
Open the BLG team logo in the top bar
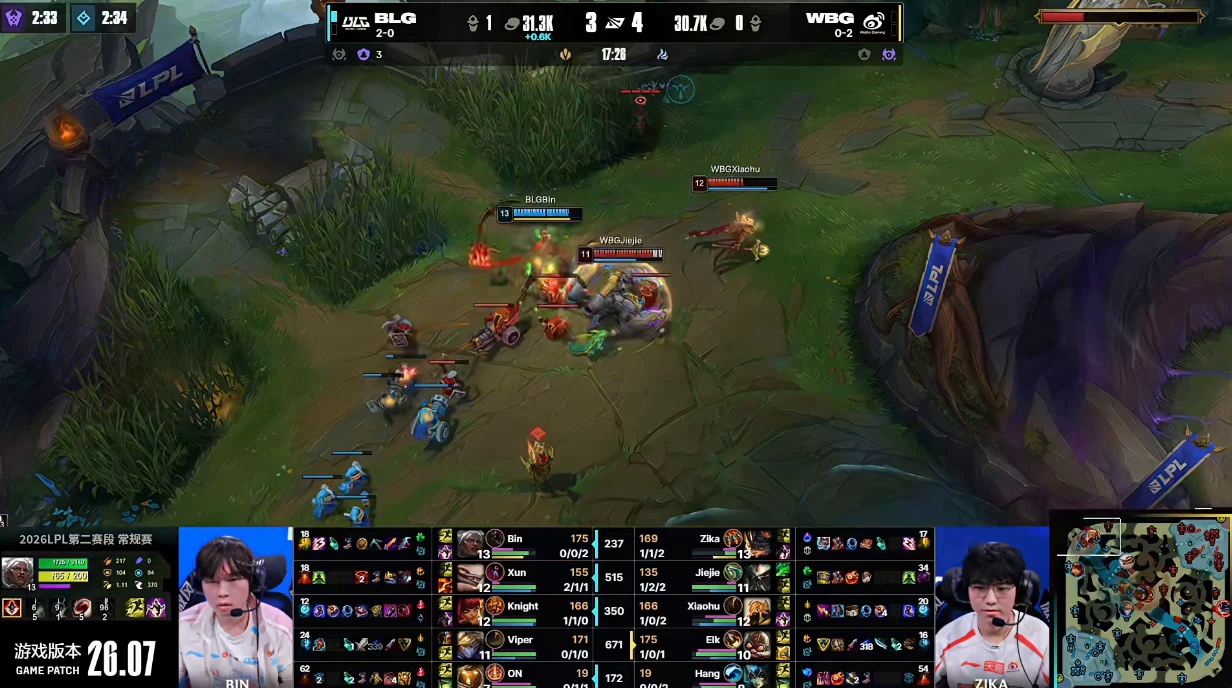(355, 21)
